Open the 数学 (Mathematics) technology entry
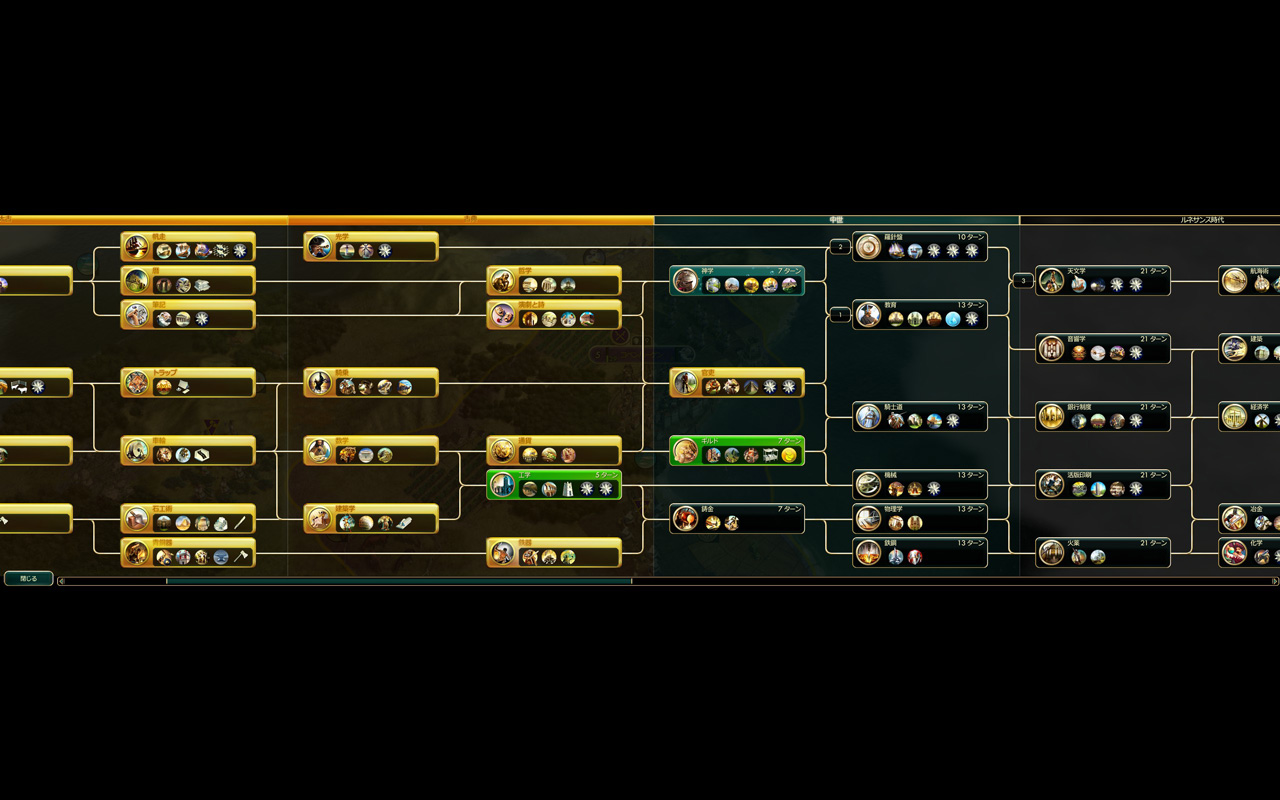Image resolution: width=1280 pixels, height=800 pixels. pyautogui.click(x=371, y=450)
